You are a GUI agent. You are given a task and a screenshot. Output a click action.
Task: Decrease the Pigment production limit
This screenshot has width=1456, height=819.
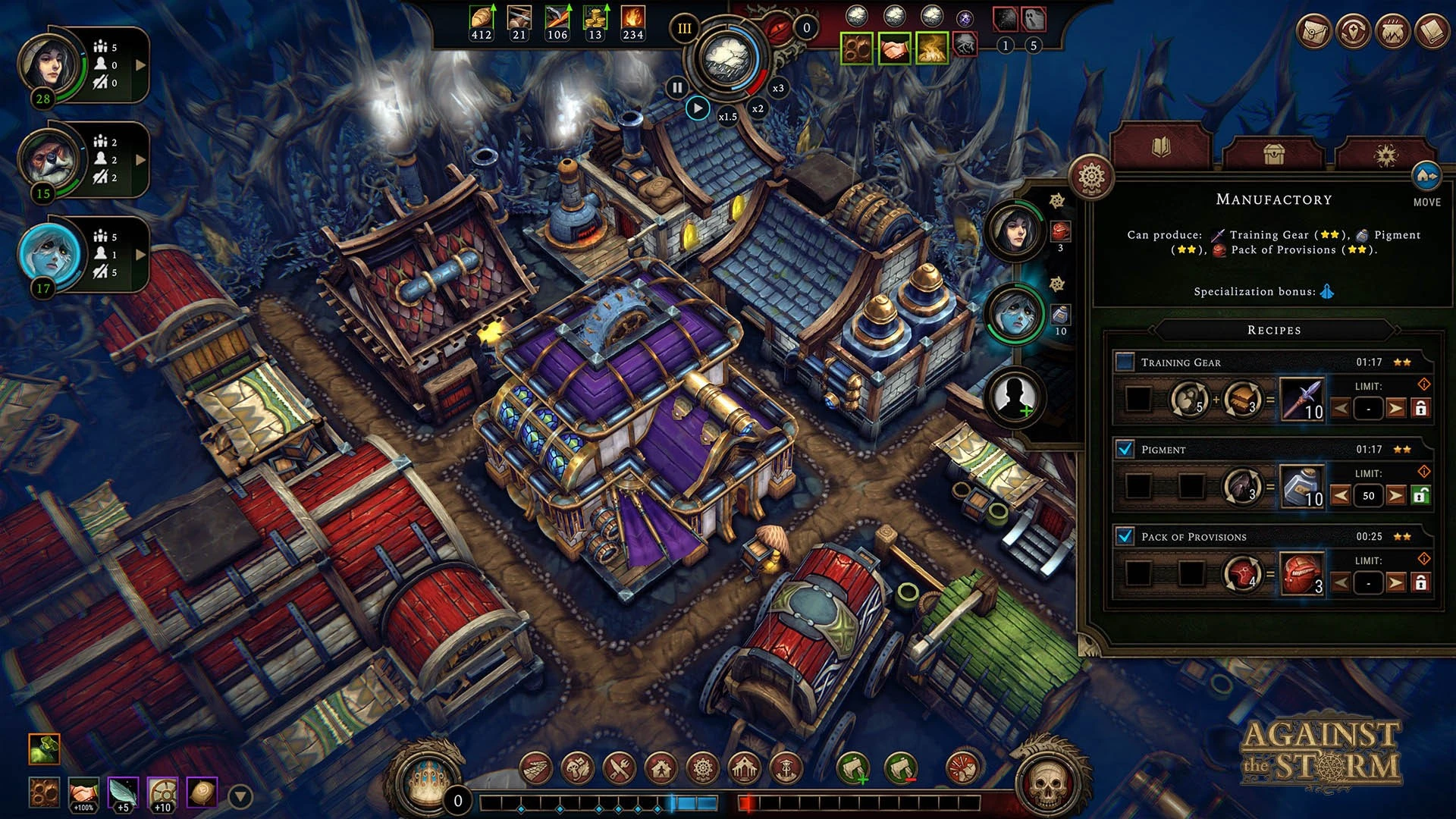pos(1341,496)
